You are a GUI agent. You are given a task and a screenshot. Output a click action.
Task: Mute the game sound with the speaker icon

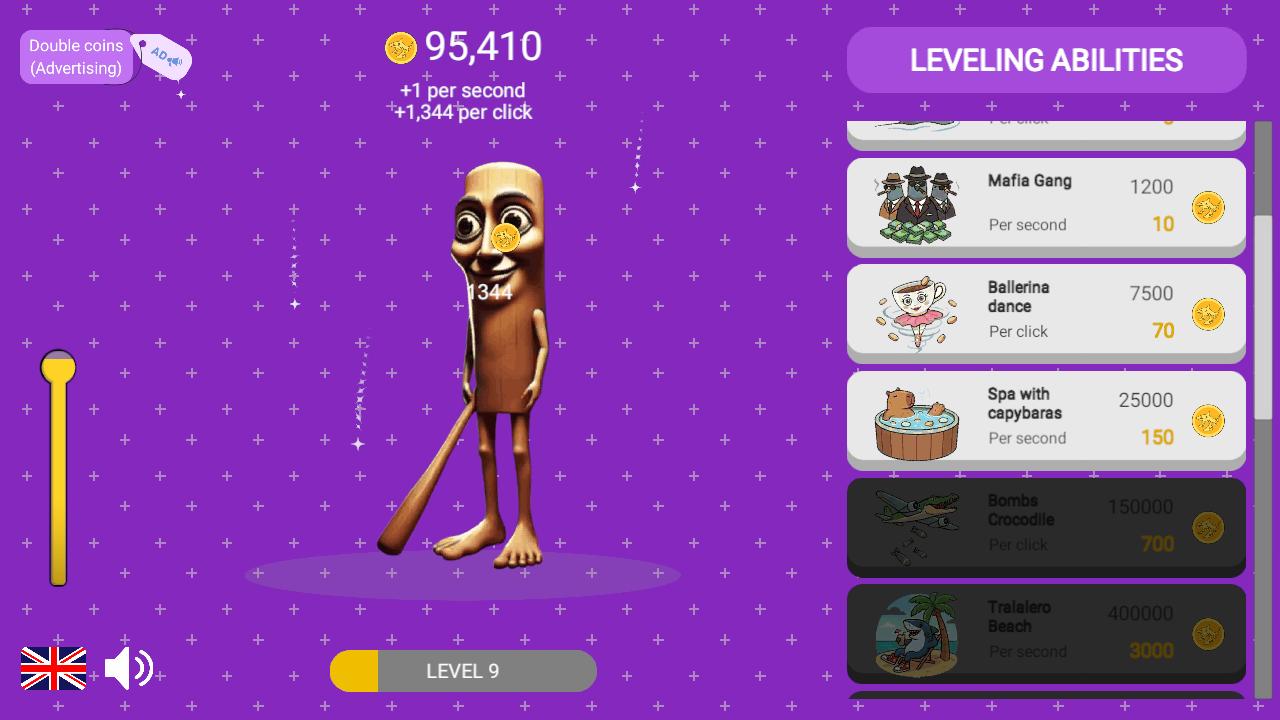(129, 668)
